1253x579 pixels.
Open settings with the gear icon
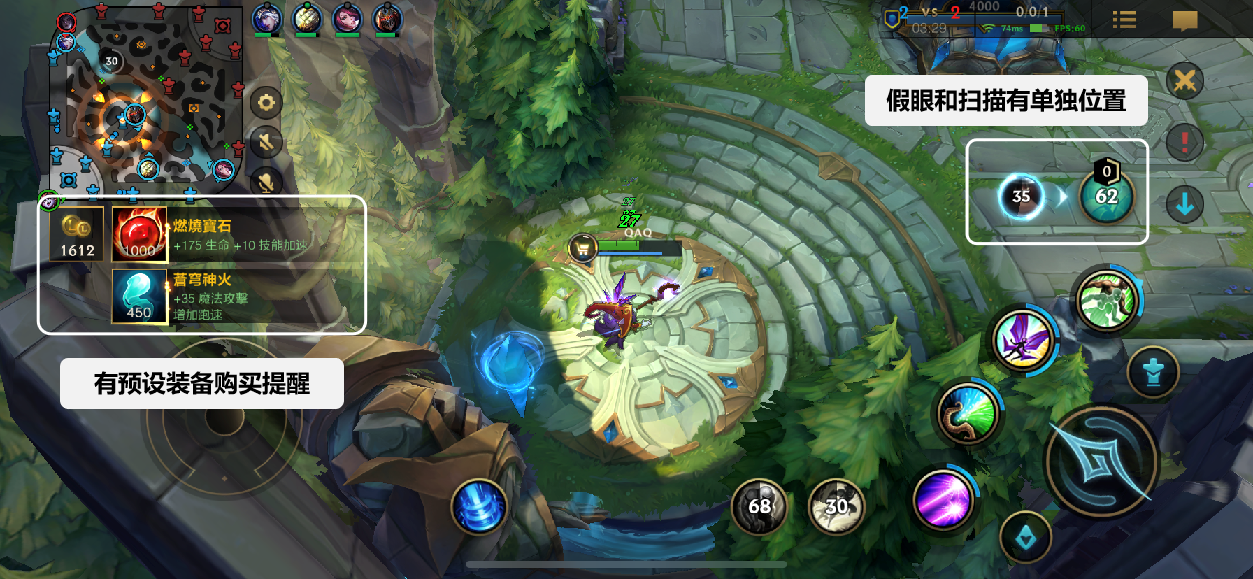coord(265,102)
